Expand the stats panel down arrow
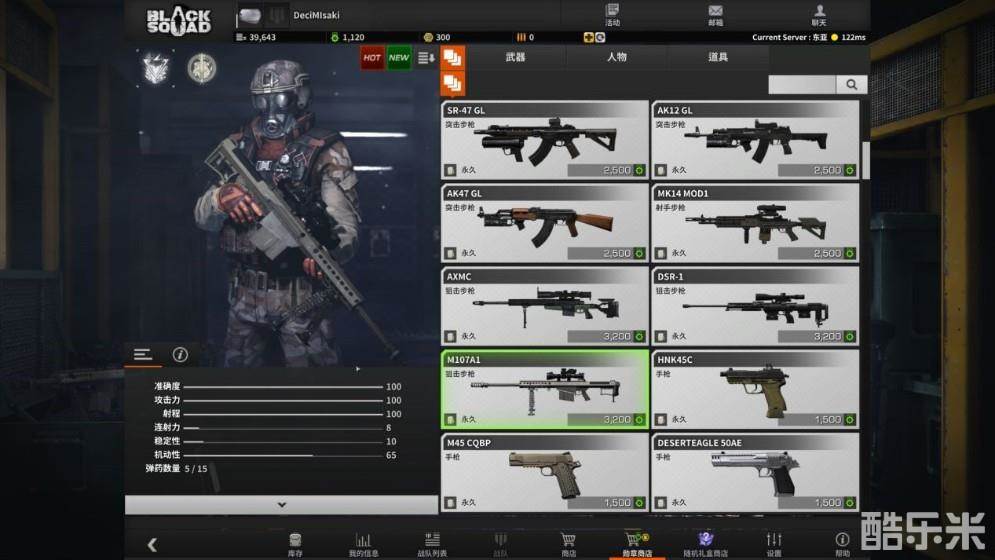995x560 pixels. (281, 505)
